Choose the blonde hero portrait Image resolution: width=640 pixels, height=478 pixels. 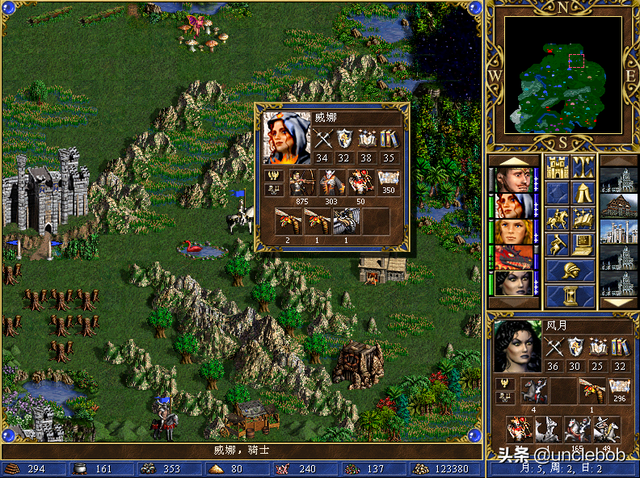pos(513,232)
